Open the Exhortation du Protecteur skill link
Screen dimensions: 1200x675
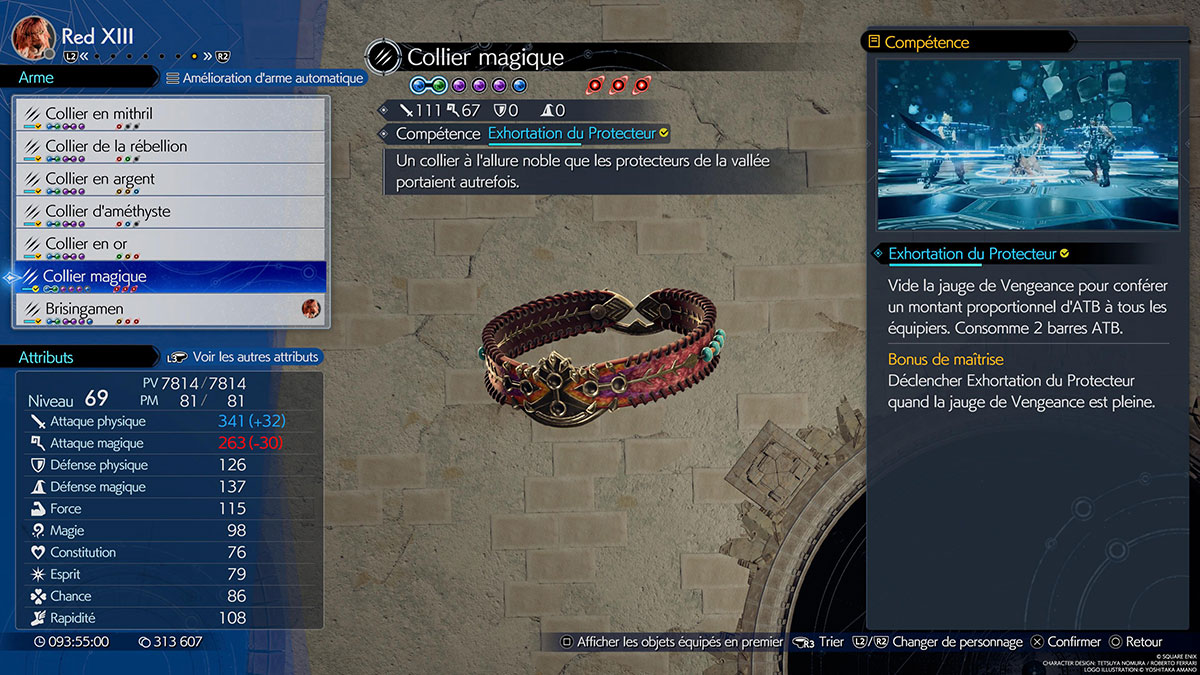tap(571, 133)
